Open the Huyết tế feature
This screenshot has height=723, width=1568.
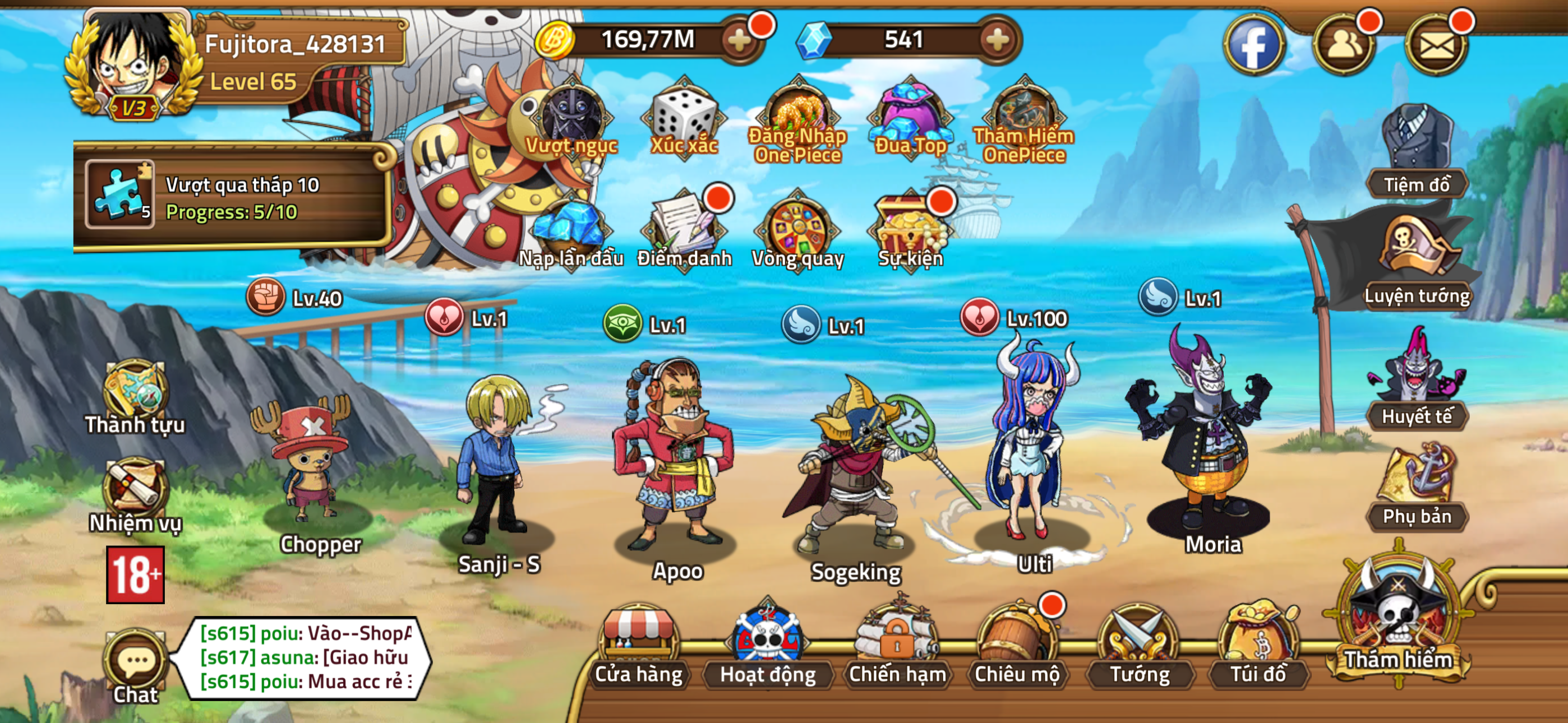pyautogui.click(x=1419, y=390)
